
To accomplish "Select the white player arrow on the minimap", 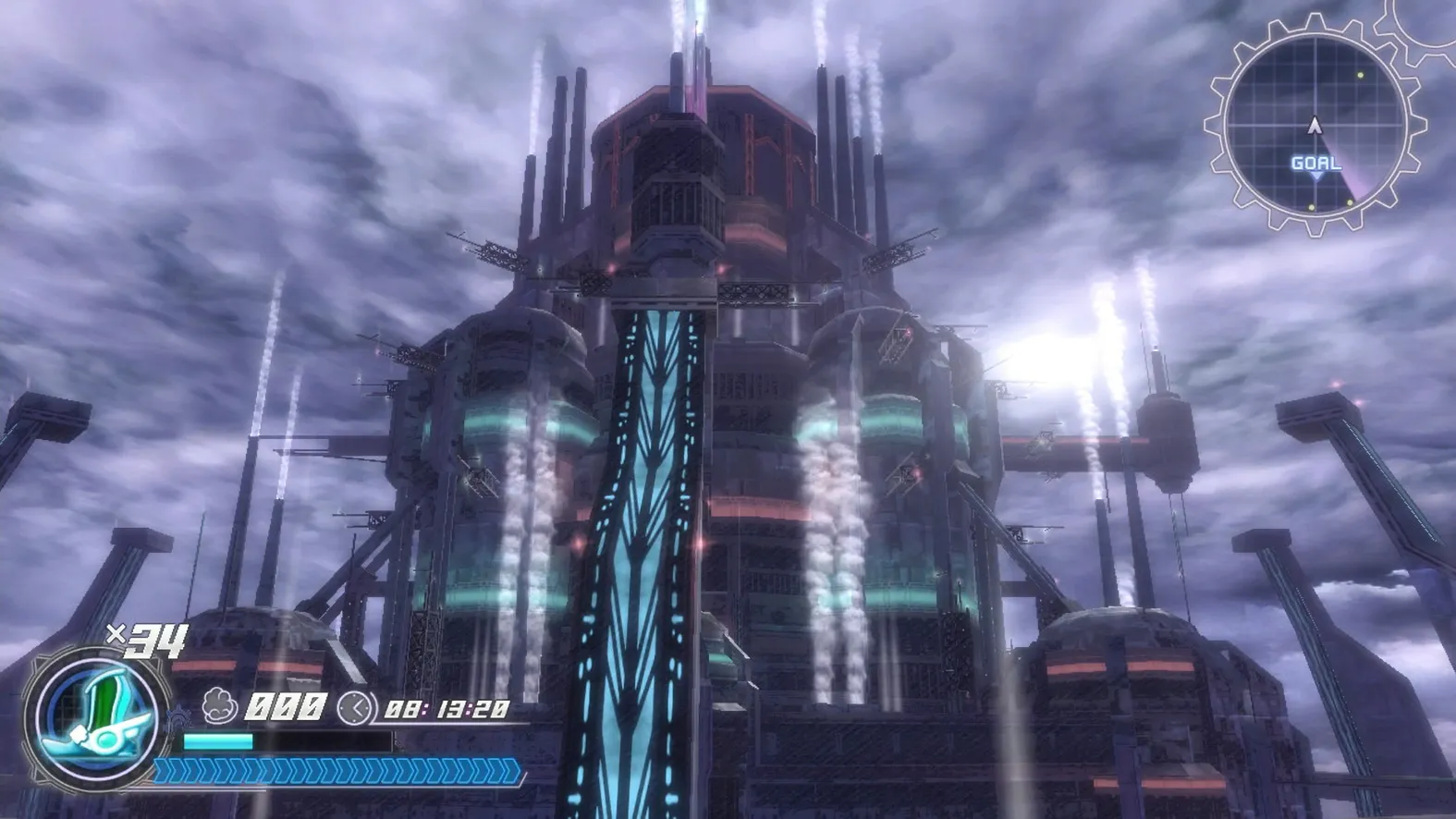I will coord(1315,126).
